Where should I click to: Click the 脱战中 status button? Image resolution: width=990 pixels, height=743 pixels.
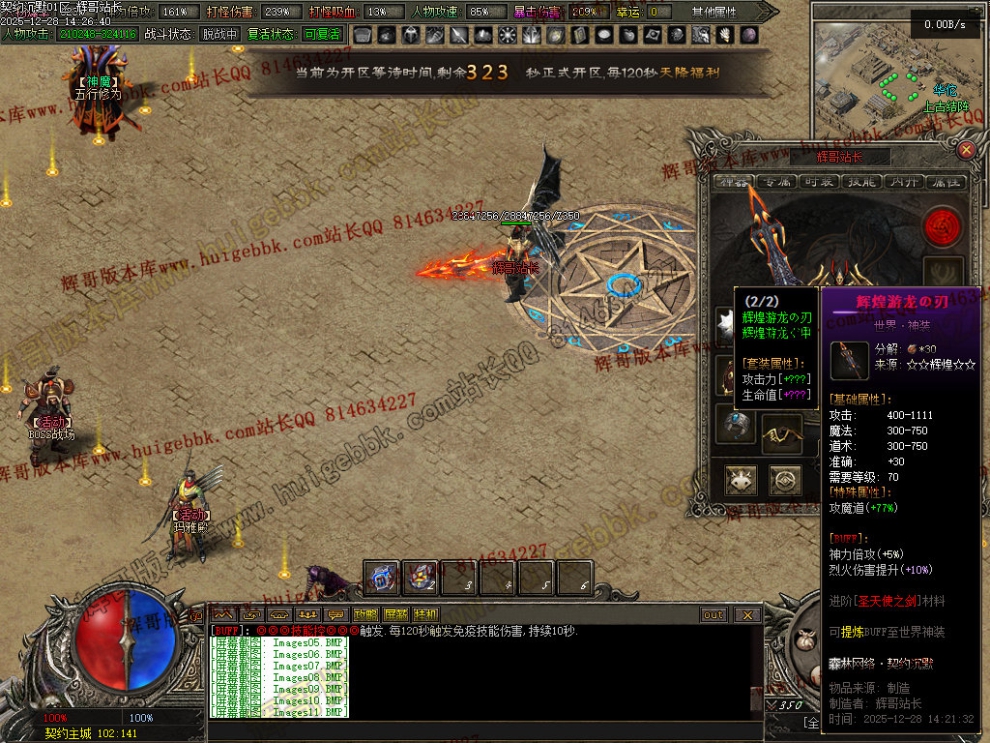tap(220, 34)
